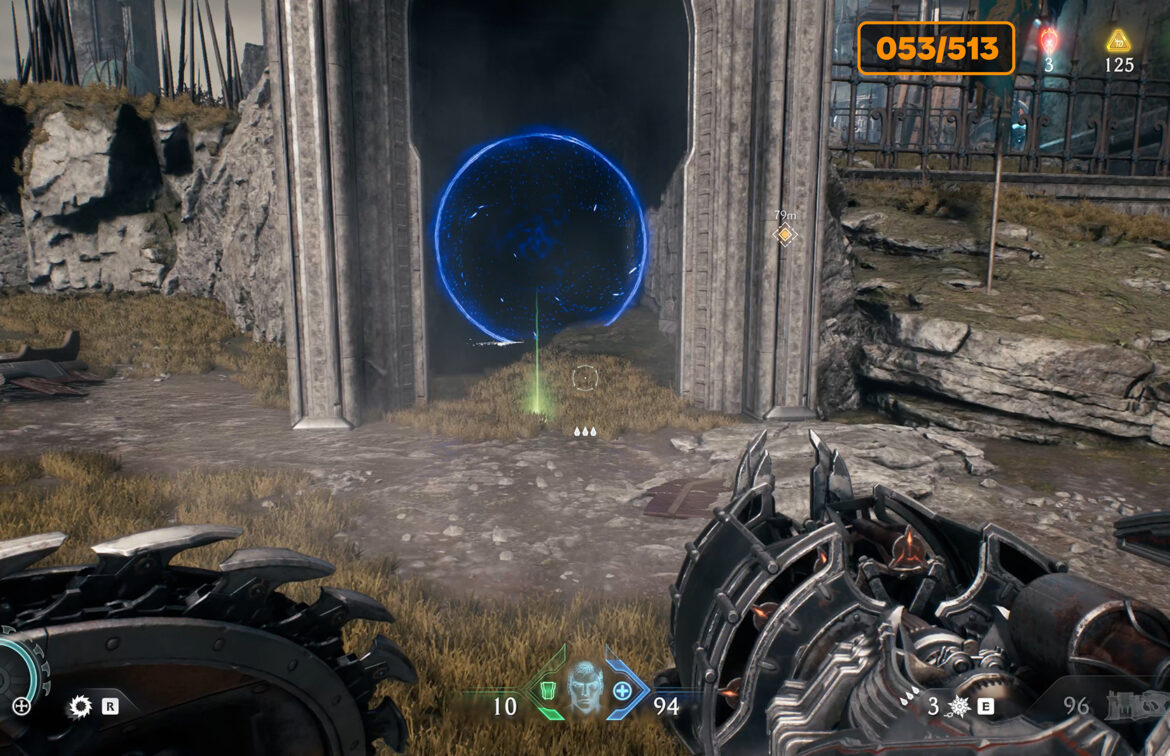Click the yellow triangle currency icon
This screenshot has height=756, width=1170.
pyautogui.click(x=1118, y=41)
